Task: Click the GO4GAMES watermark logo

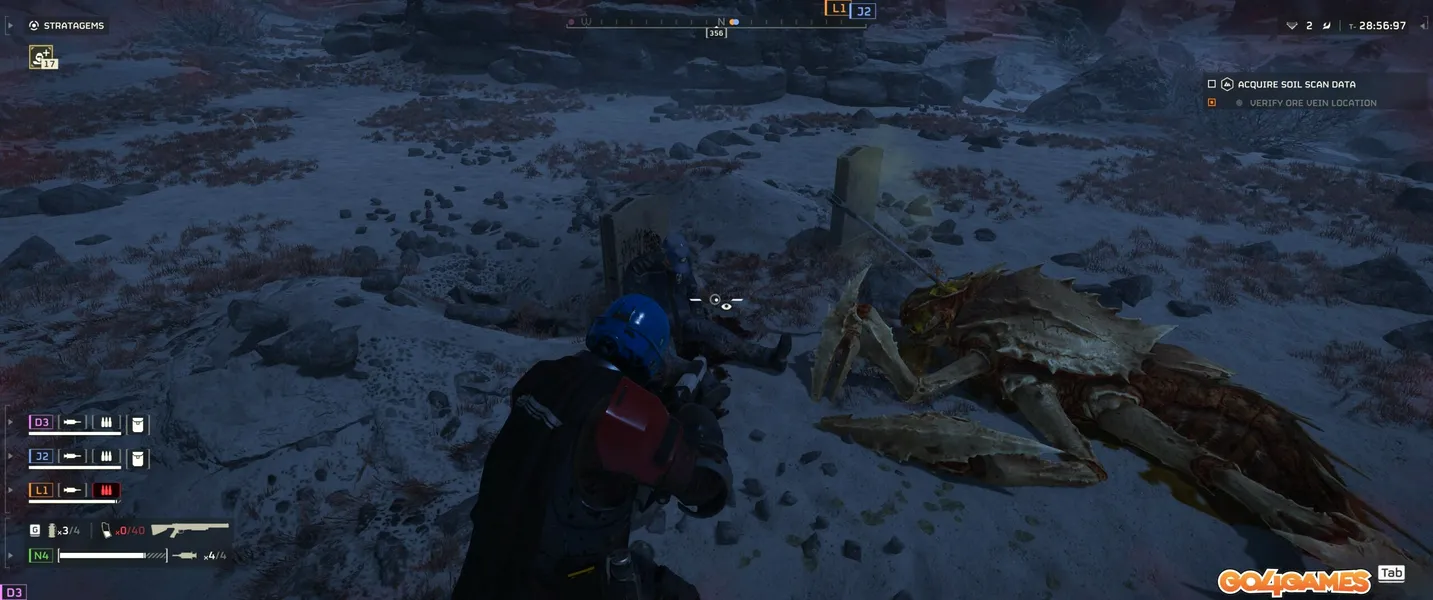Action: click(x=1293, y=581)
